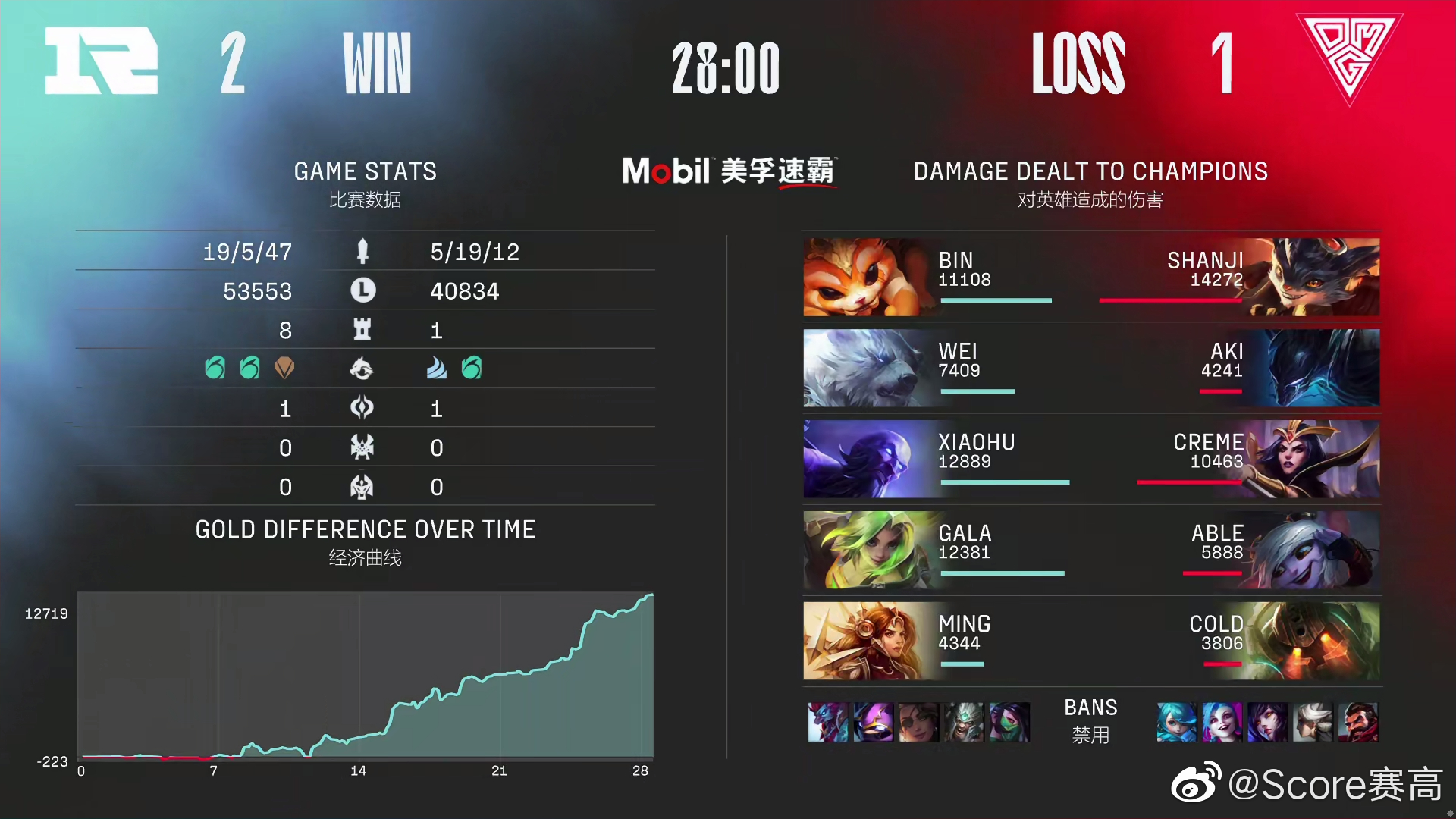Click SHANJI's red damage bar

[x=1172, y=300]
